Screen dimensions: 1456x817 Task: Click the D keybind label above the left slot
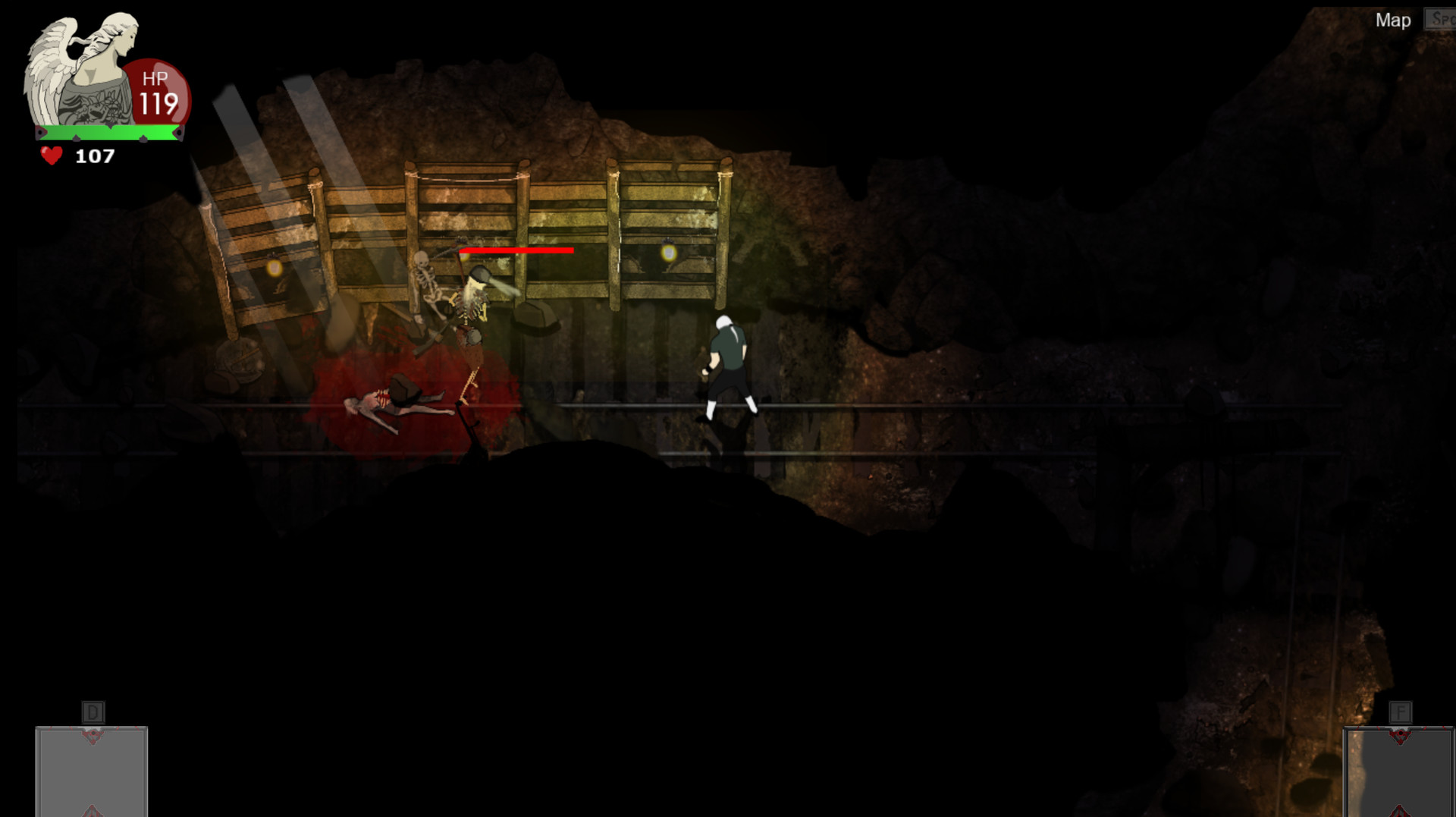coord(93,712)
